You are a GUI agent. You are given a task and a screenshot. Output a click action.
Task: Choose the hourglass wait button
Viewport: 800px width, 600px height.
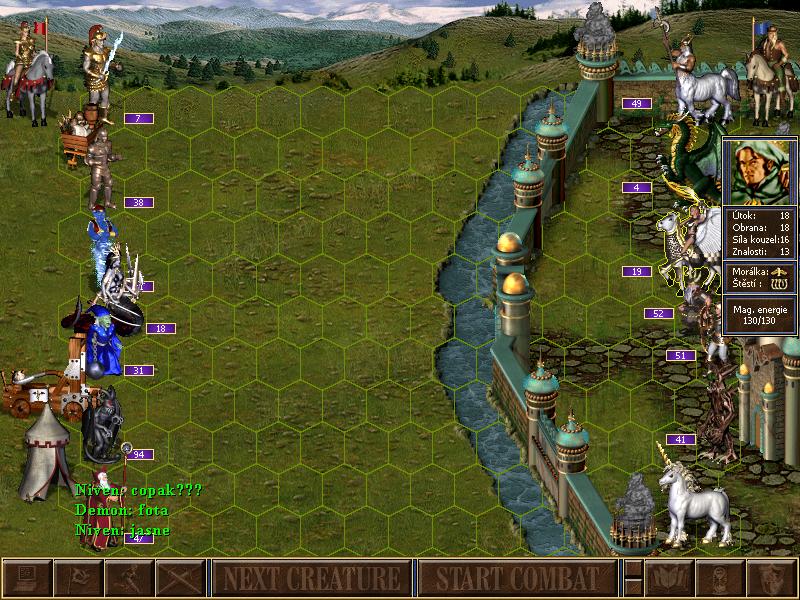pos(720,578)
